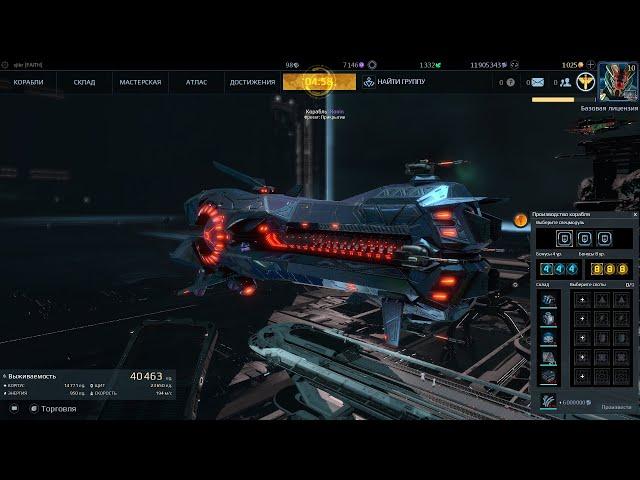Open the friends list icon

pyautogui.click(x=565, y=82)
